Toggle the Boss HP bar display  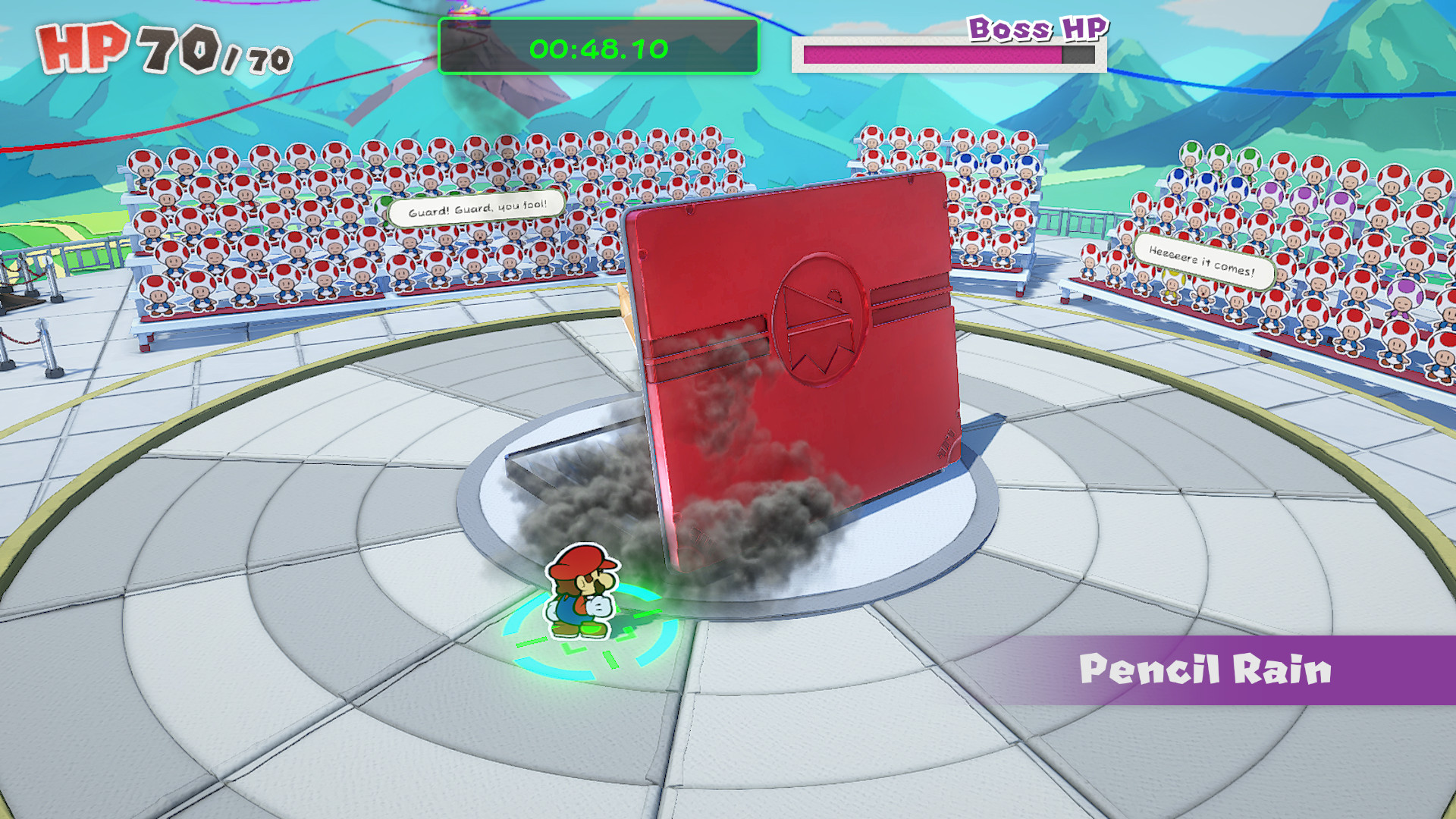coord(948,53)
